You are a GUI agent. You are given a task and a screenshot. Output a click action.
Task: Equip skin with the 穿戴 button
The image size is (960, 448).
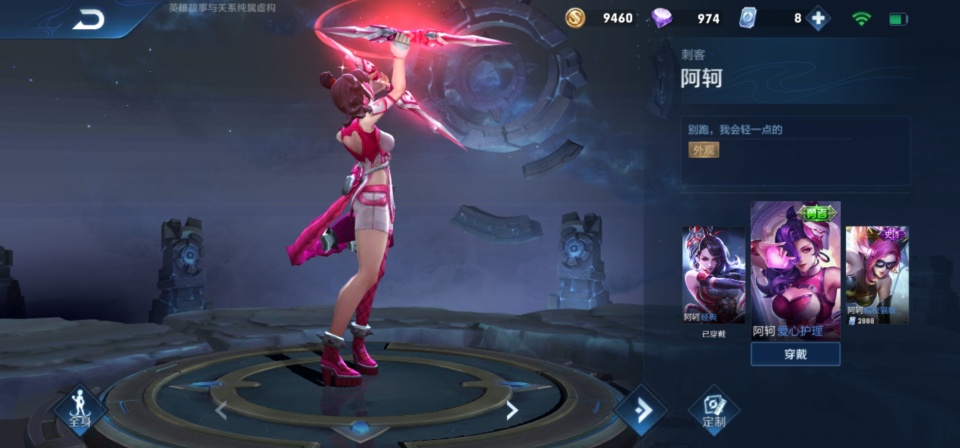795,354
